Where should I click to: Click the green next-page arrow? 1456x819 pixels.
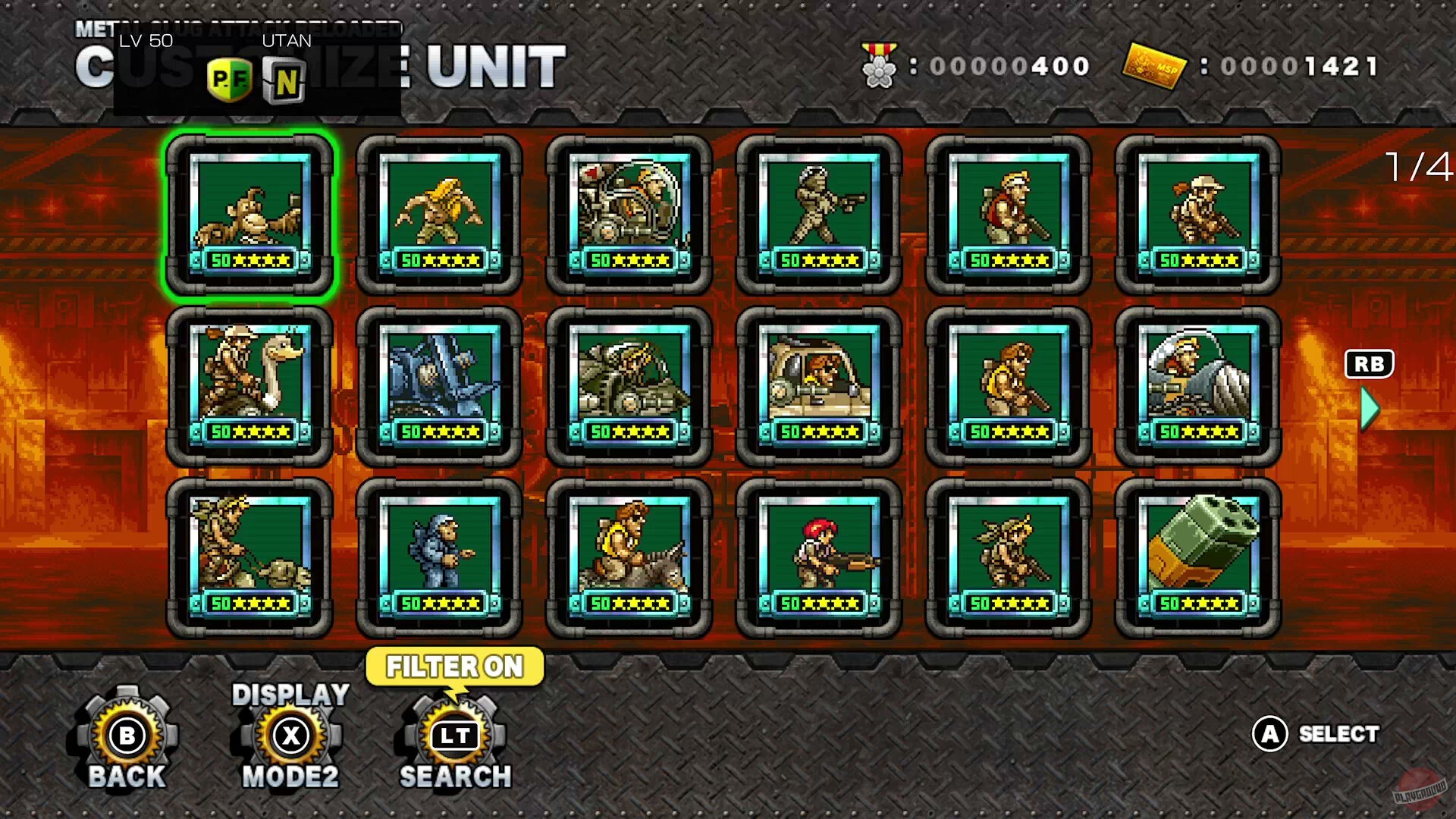point(1368,409)
